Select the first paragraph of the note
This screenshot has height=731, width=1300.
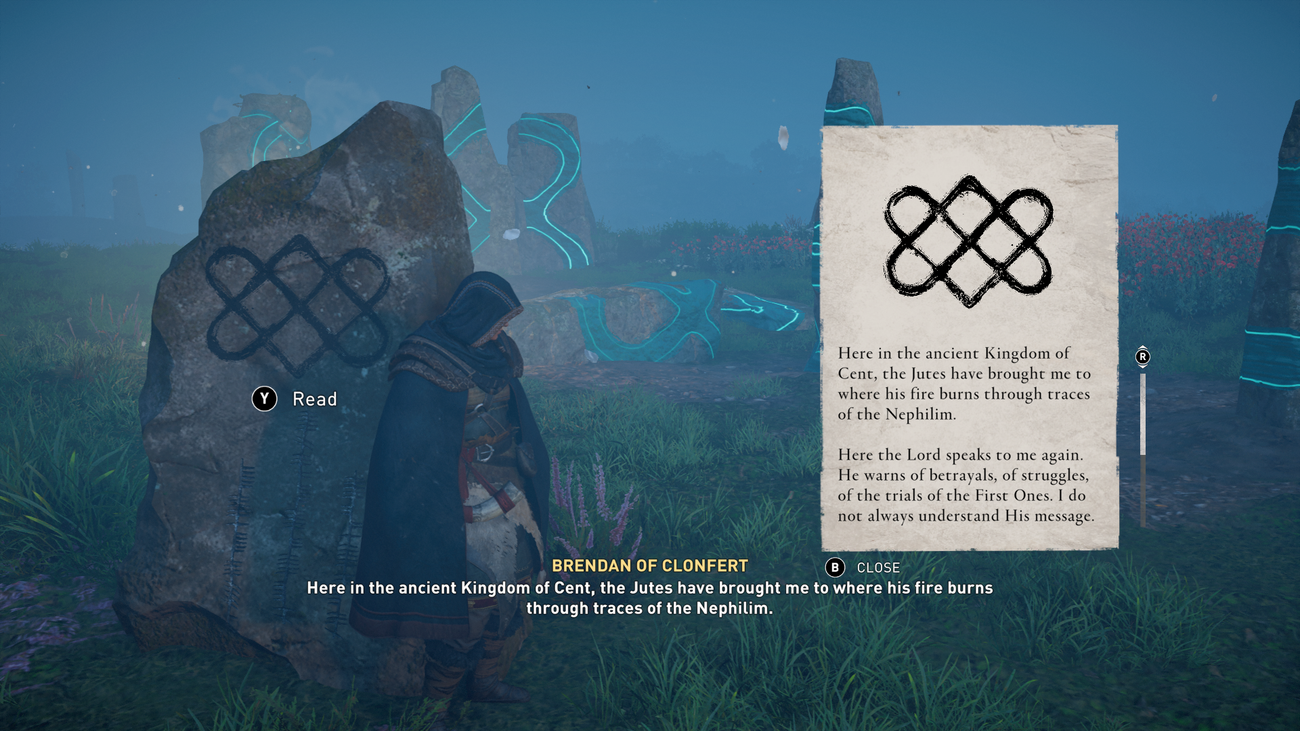[967, 384]
